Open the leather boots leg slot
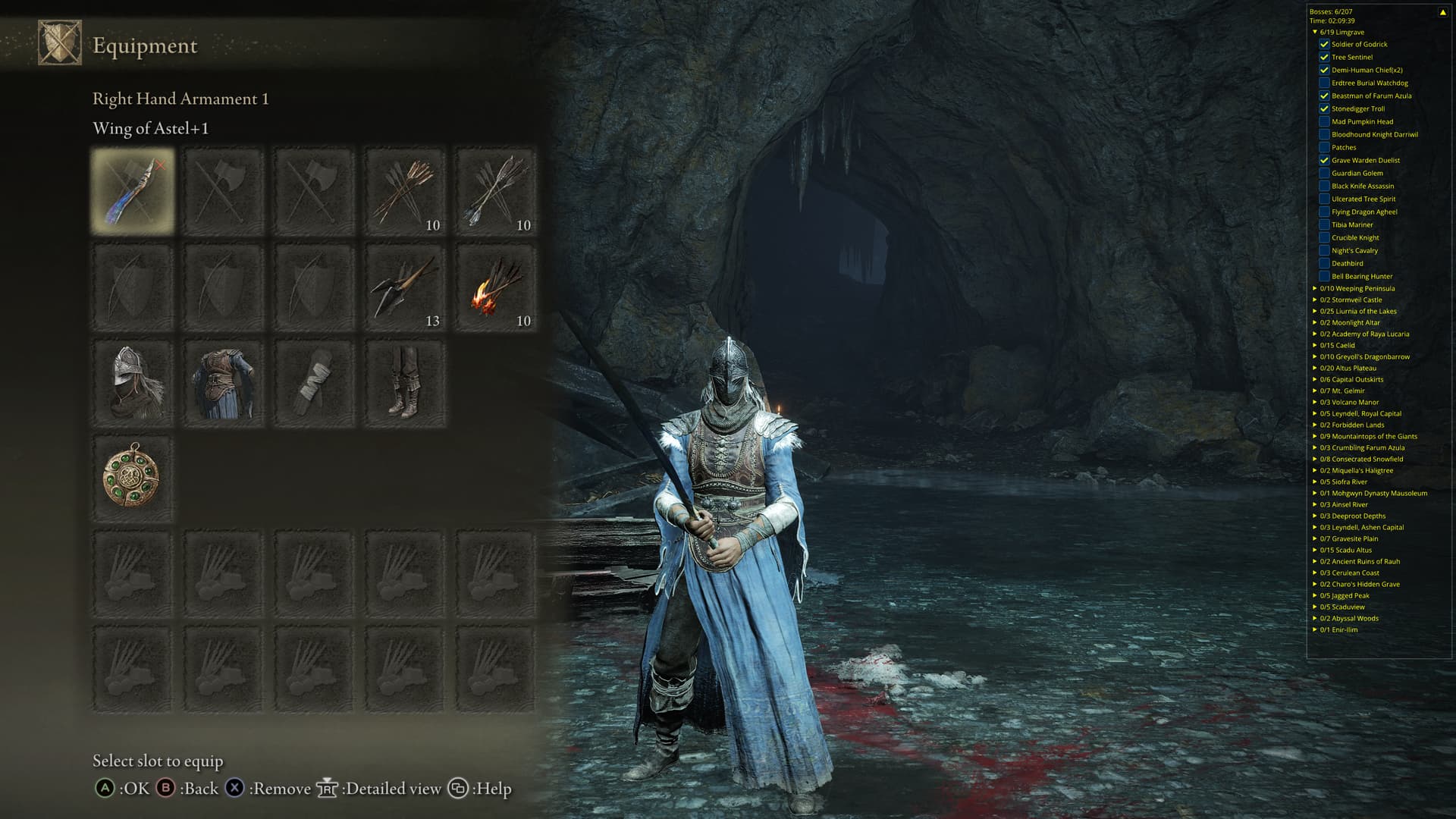This screenshot has width=1456, height=819. [405, 384]
